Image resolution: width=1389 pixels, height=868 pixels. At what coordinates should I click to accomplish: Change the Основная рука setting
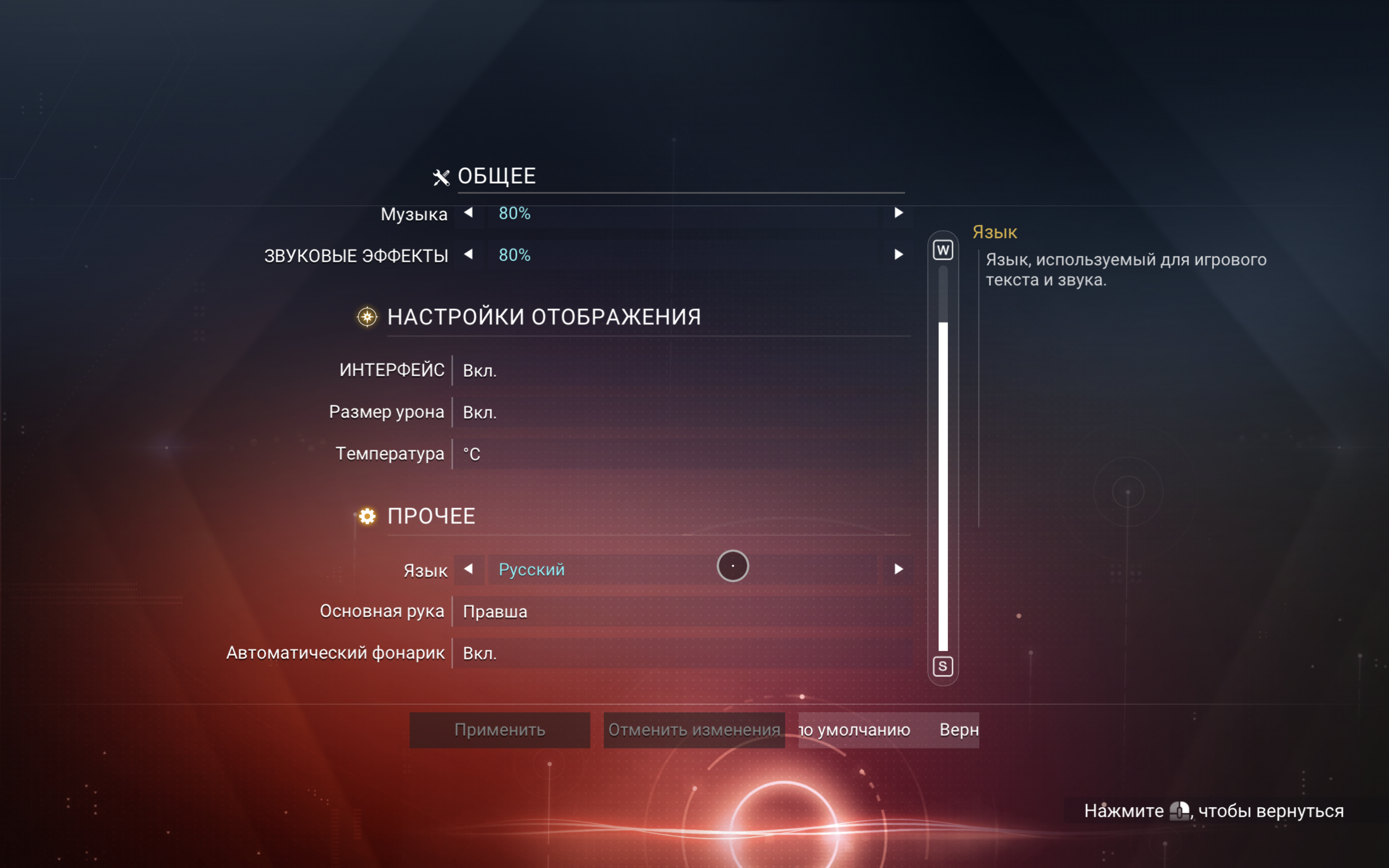pos(681,611)
